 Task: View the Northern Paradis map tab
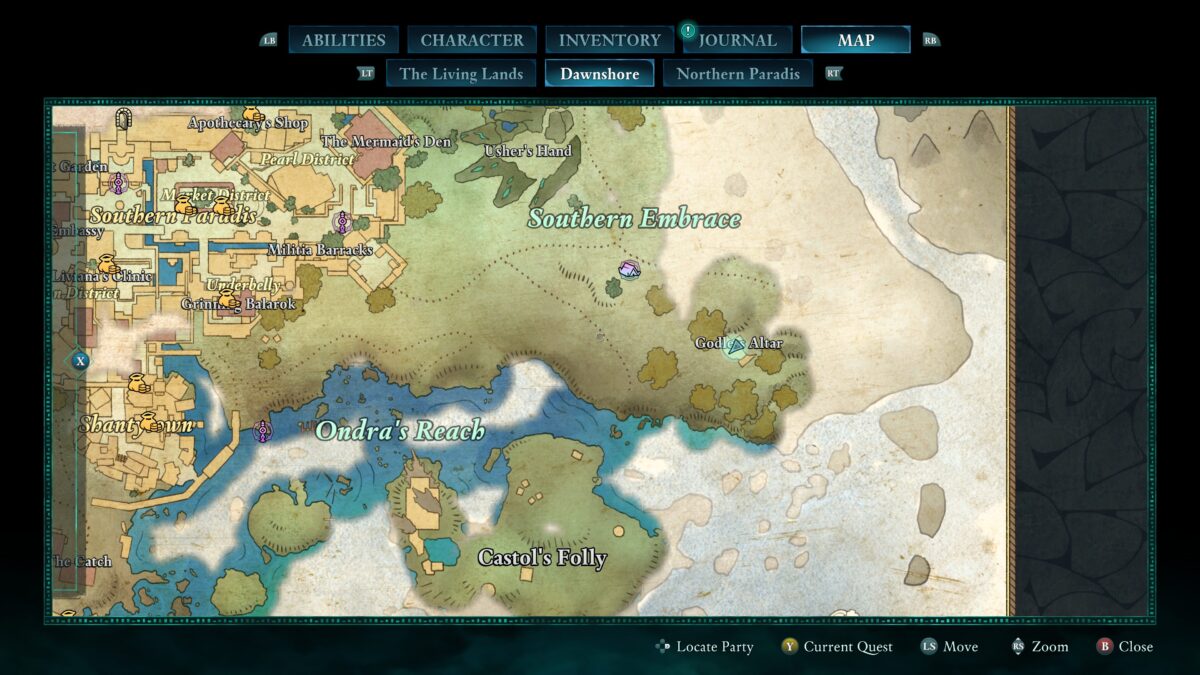tap(738, 74)
